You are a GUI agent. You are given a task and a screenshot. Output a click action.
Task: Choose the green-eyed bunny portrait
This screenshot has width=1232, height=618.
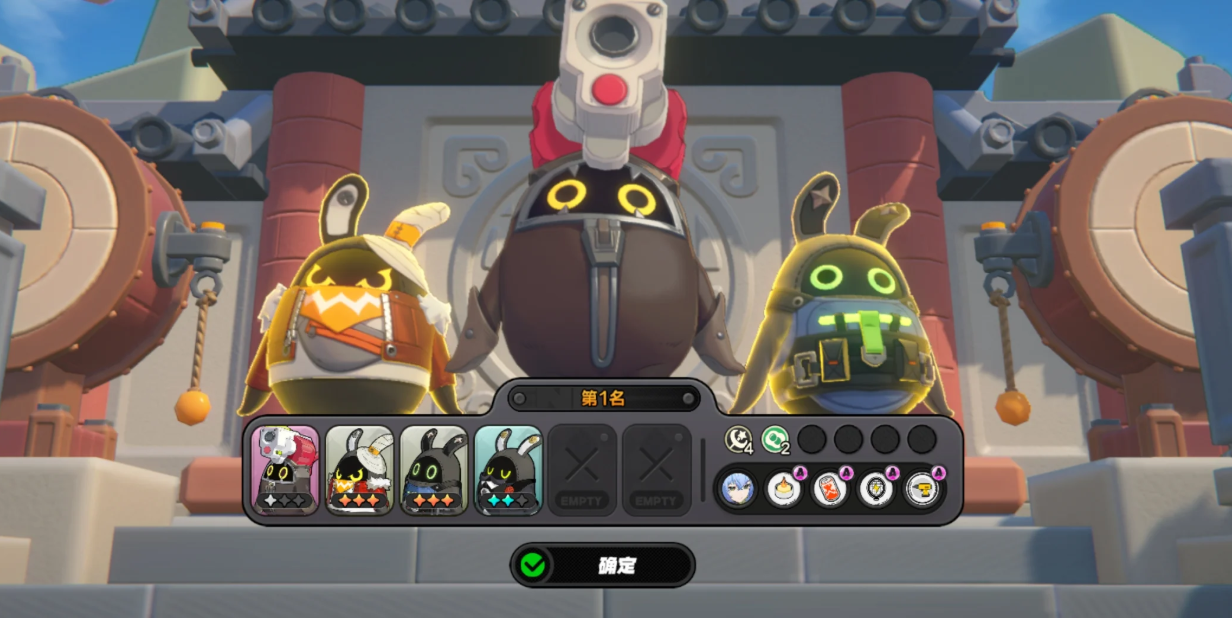(433, 469)
